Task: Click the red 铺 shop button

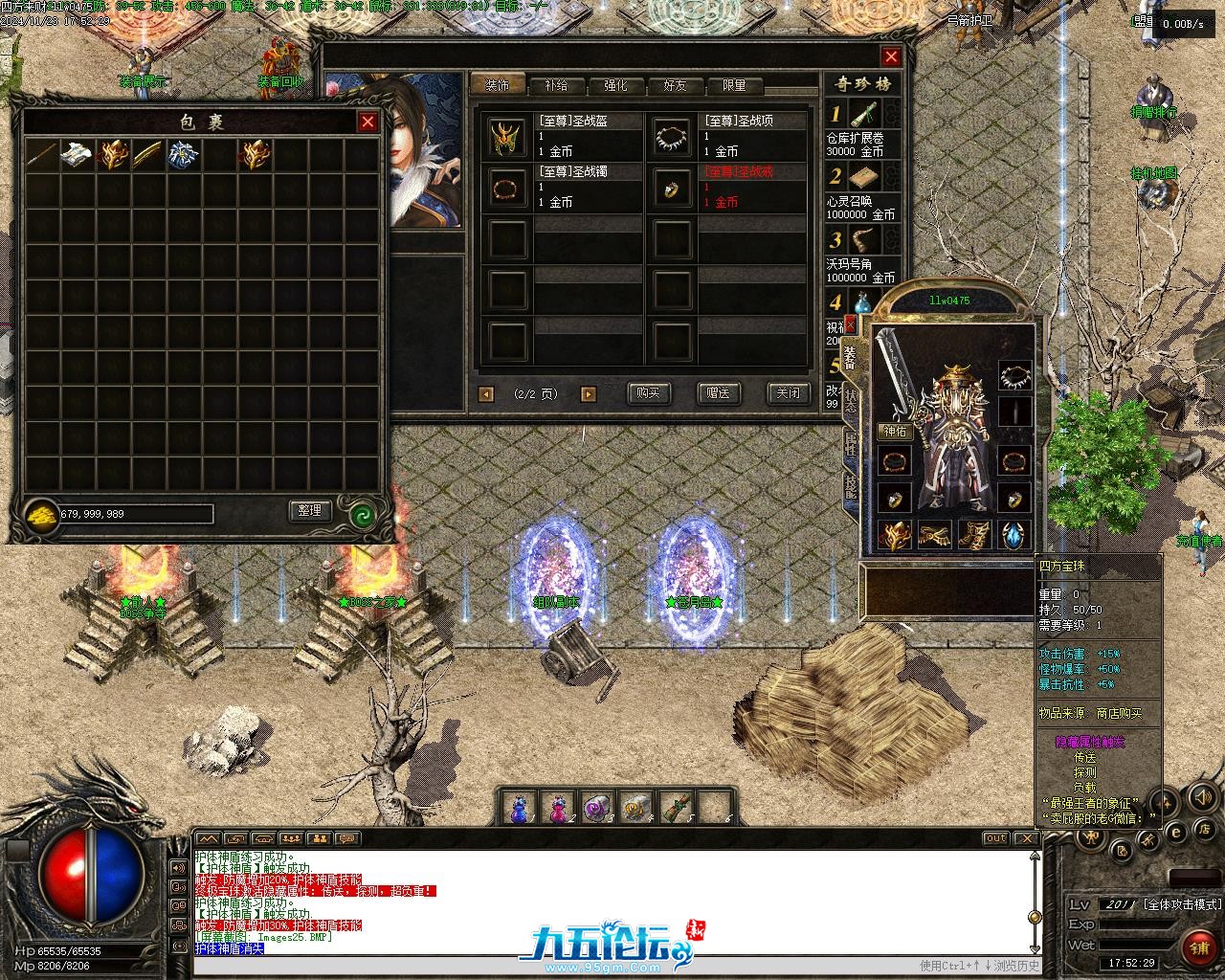Action: tap(1196, 947)
